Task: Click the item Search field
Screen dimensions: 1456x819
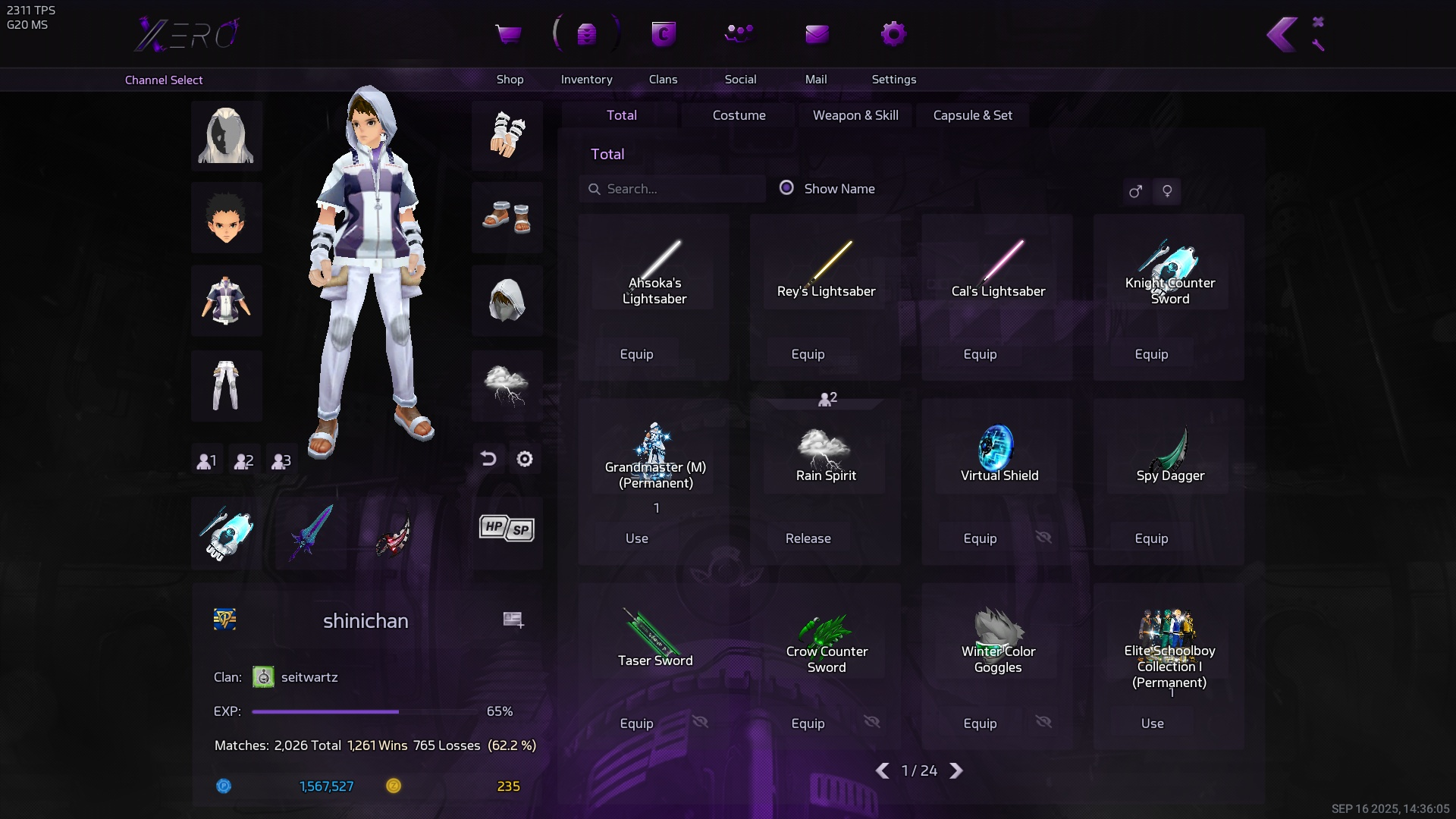Action: [675, 189]
